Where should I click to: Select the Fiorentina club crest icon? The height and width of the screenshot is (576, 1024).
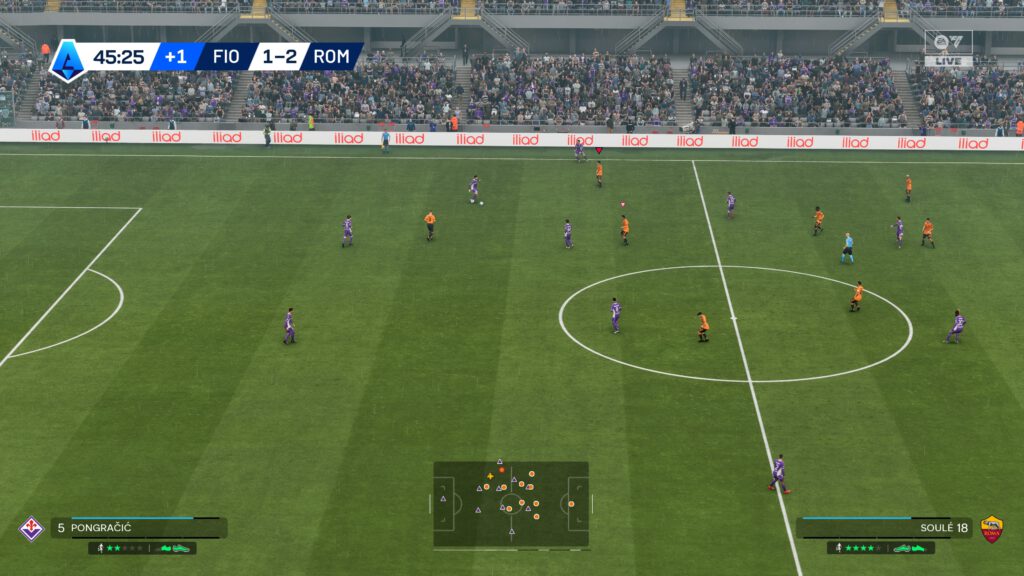[32, 528]
